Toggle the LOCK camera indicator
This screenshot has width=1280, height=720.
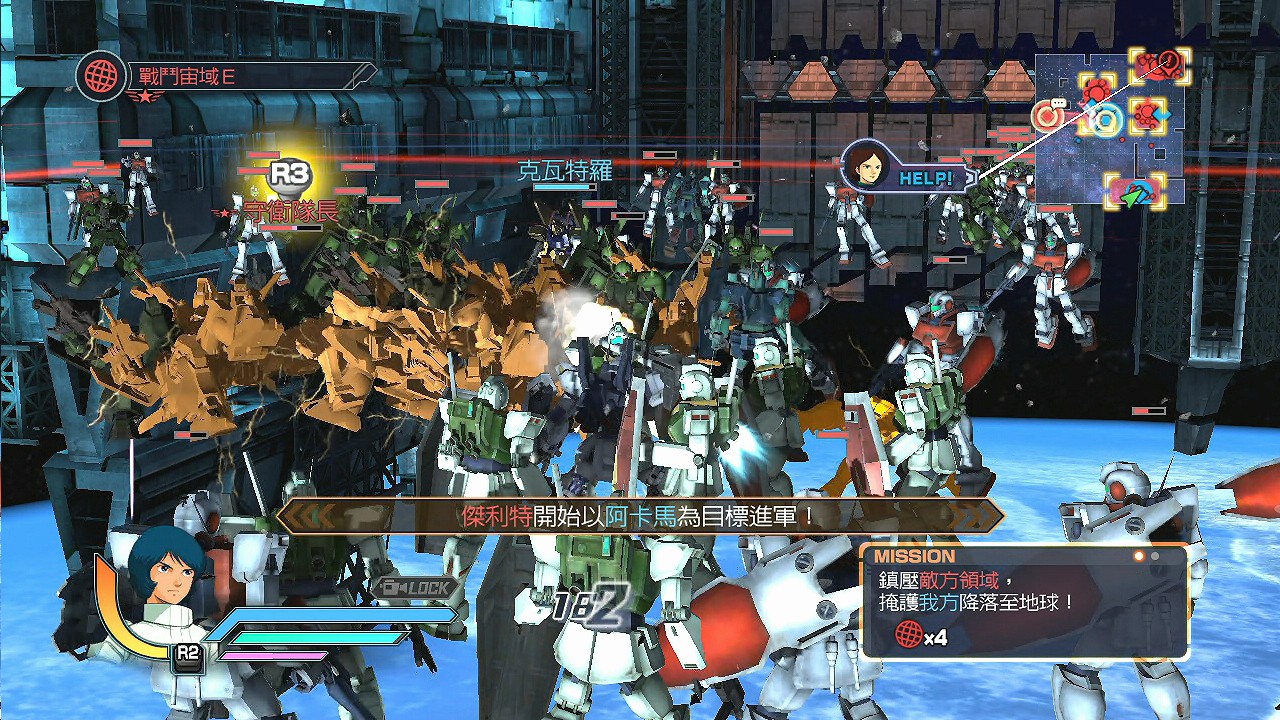click(418, 588)
